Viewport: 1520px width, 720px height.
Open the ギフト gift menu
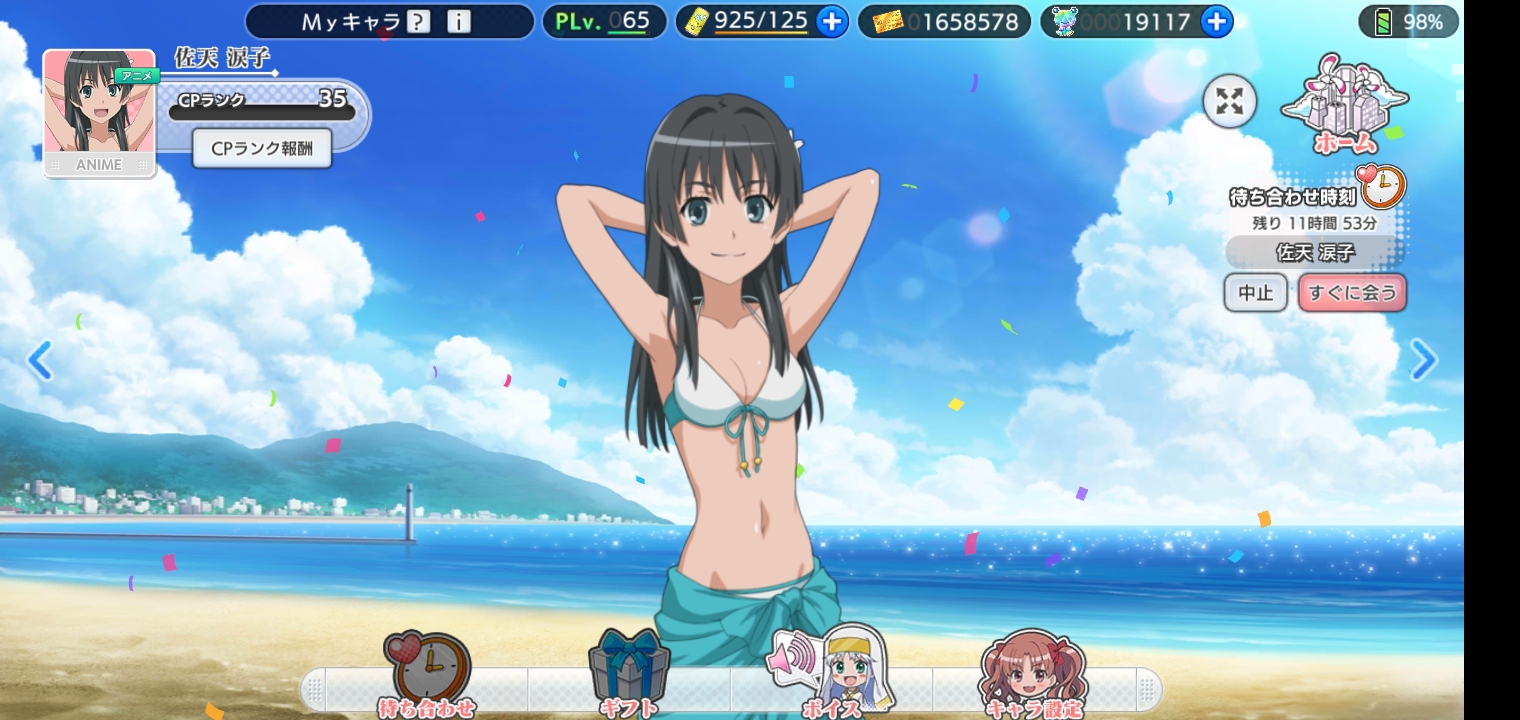point(629,675)
